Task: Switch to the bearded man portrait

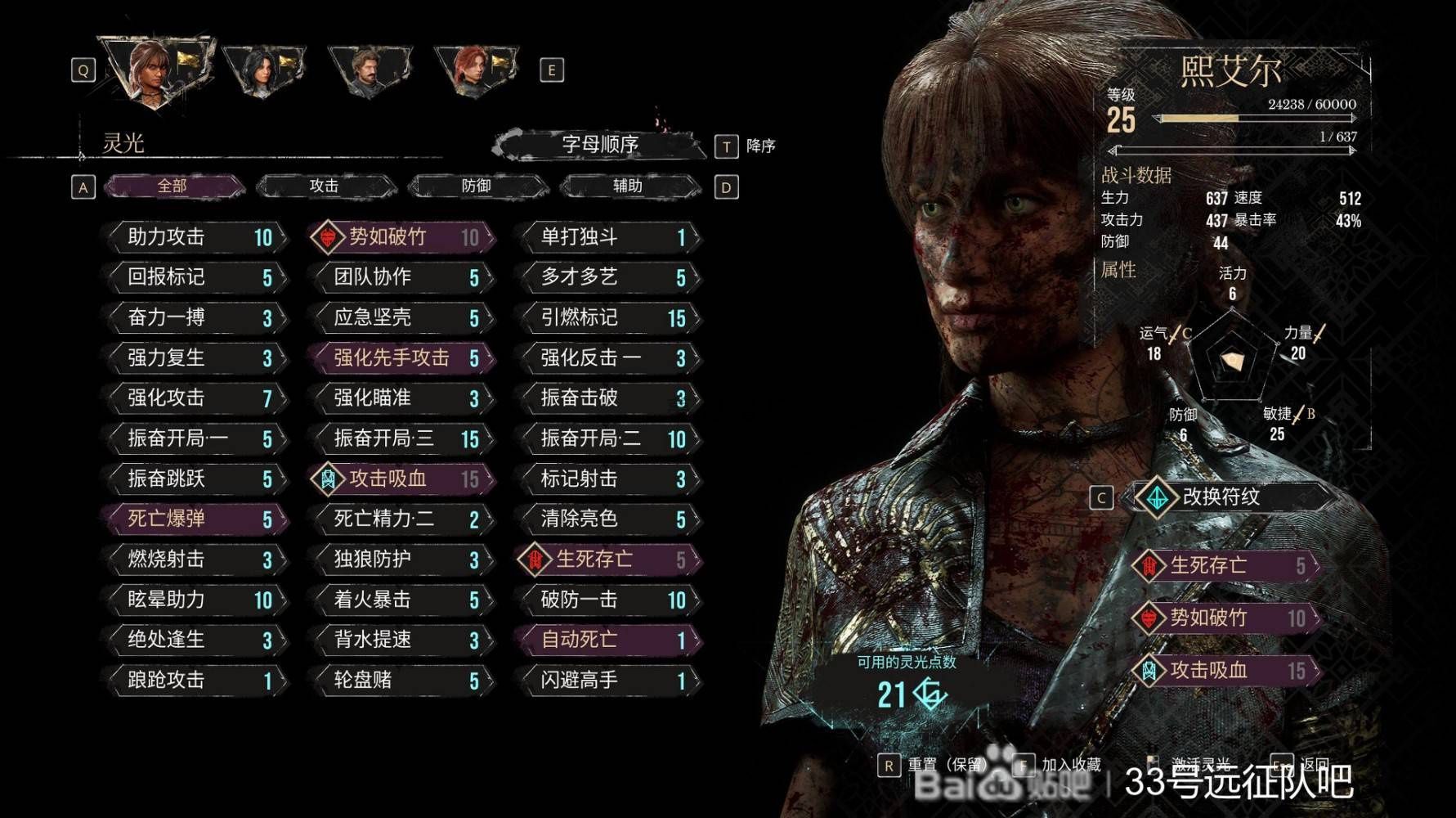Action: pyautogui.click(x=368, y=71)
